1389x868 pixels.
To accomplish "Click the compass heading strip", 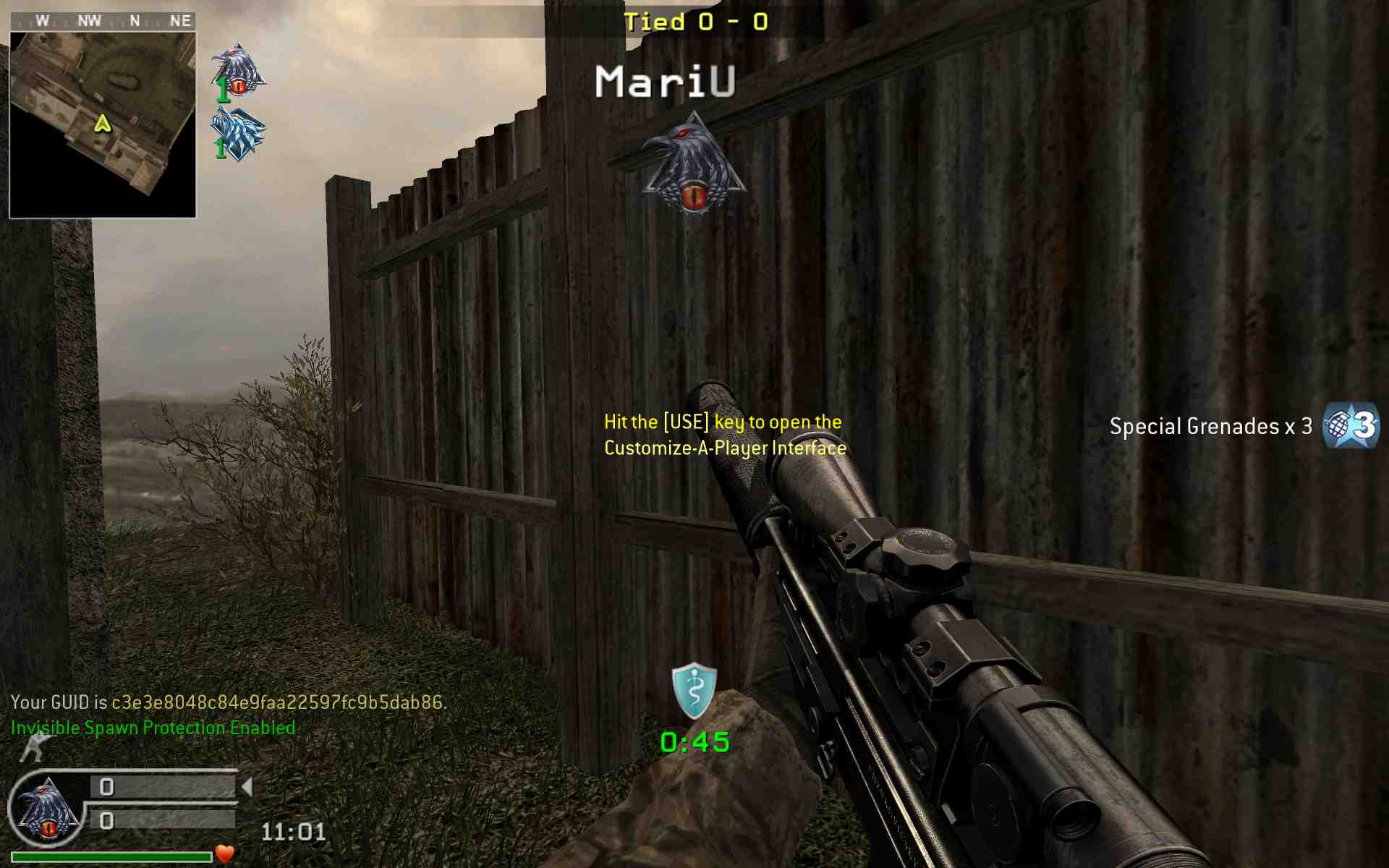I will point(103,21).
